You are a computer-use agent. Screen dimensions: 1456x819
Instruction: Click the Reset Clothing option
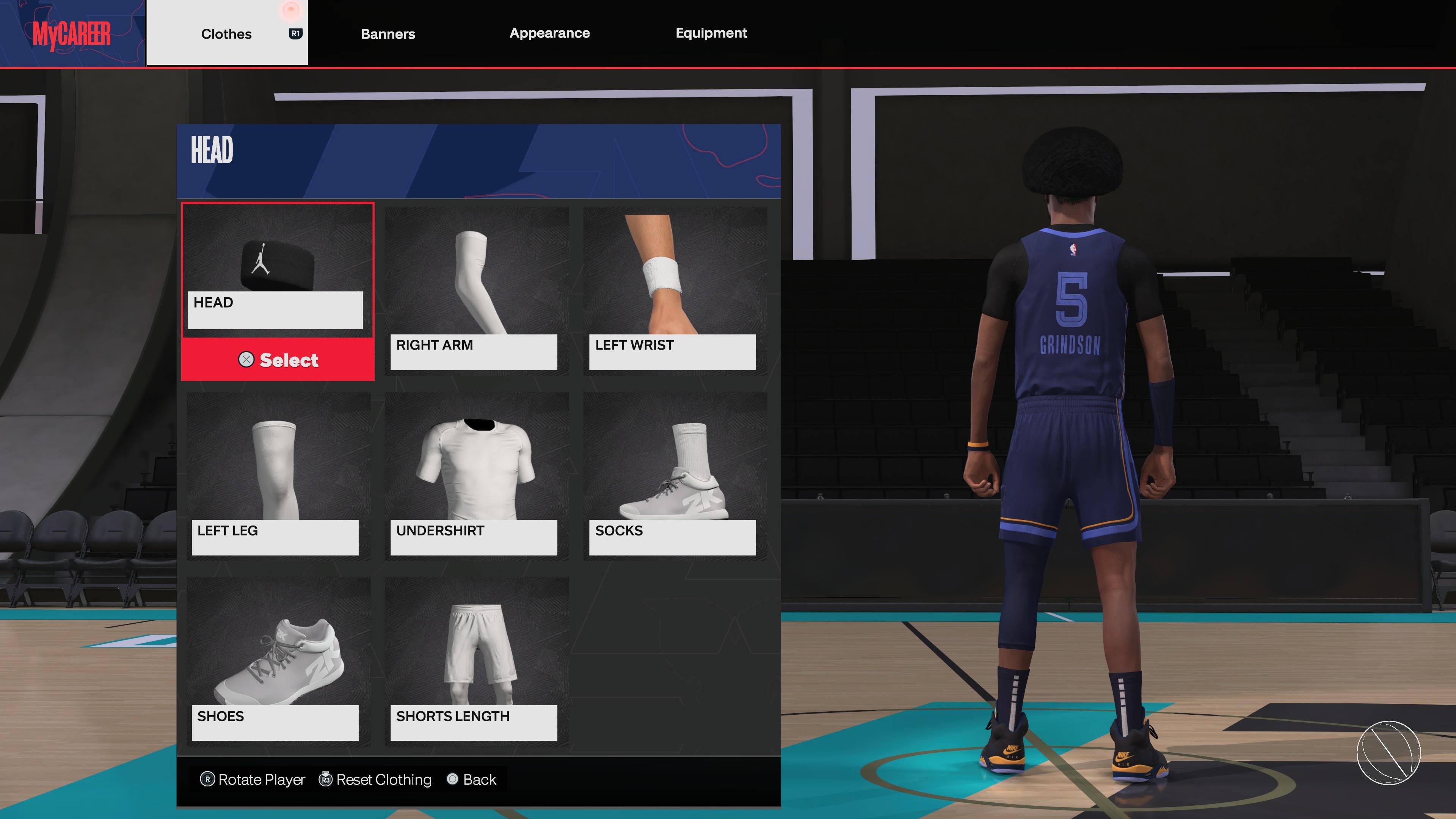click(376, 780)
